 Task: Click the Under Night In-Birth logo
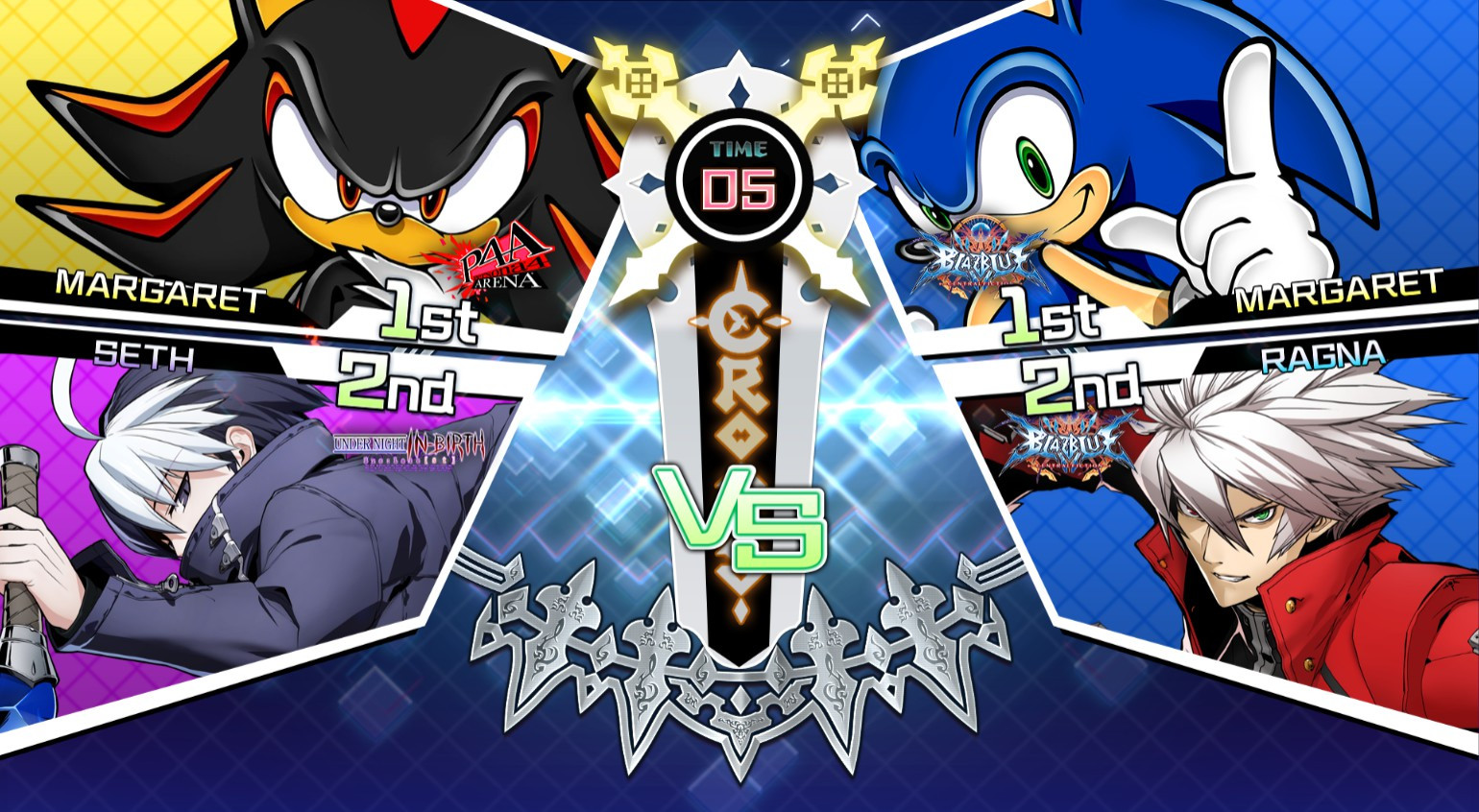412,448
